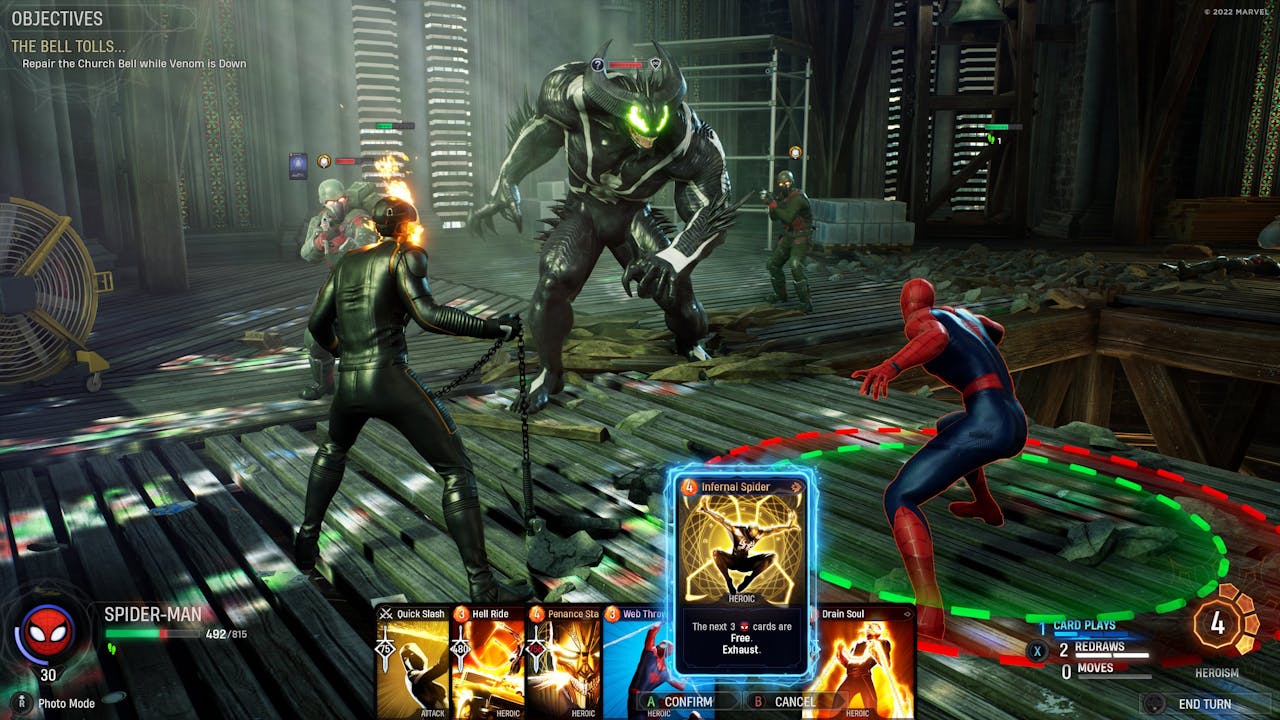Toggle Photo Mode

pyautogui.click(x=60, y=703)
